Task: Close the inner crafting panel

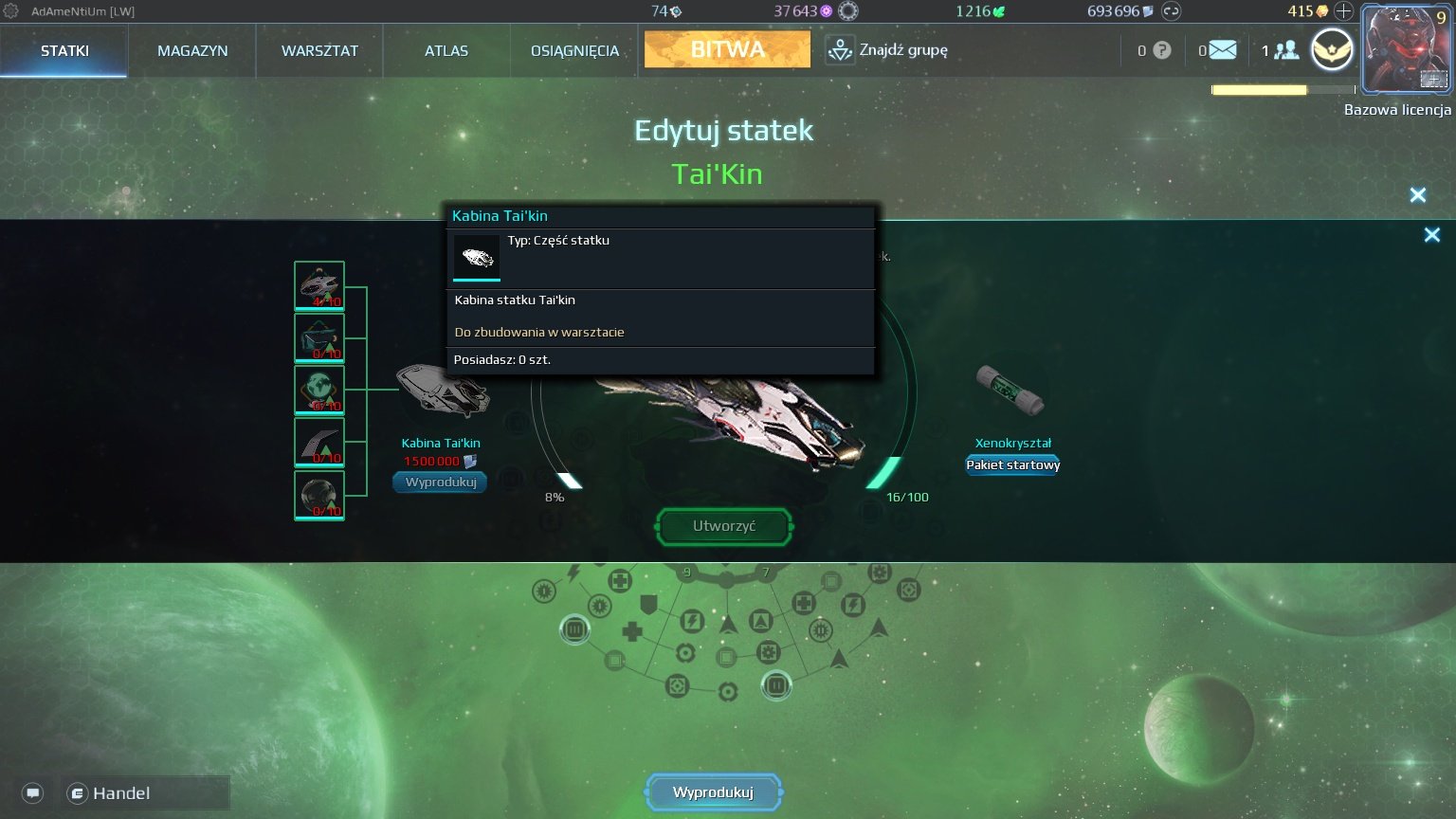Action: coord(1431,235)
